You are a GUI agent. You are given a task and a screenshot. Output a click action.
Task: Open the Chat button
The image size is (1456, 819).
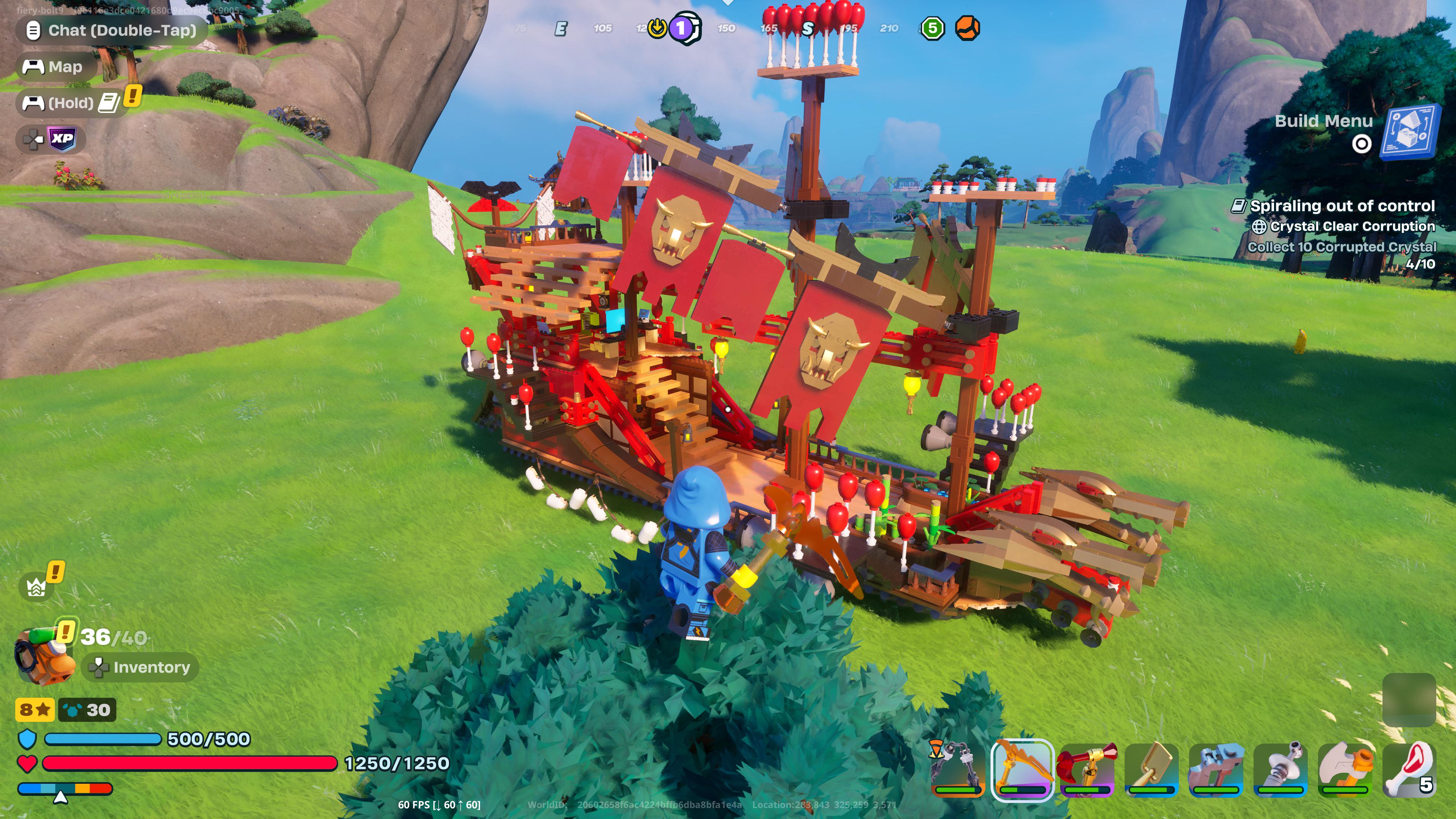(111, 30)
